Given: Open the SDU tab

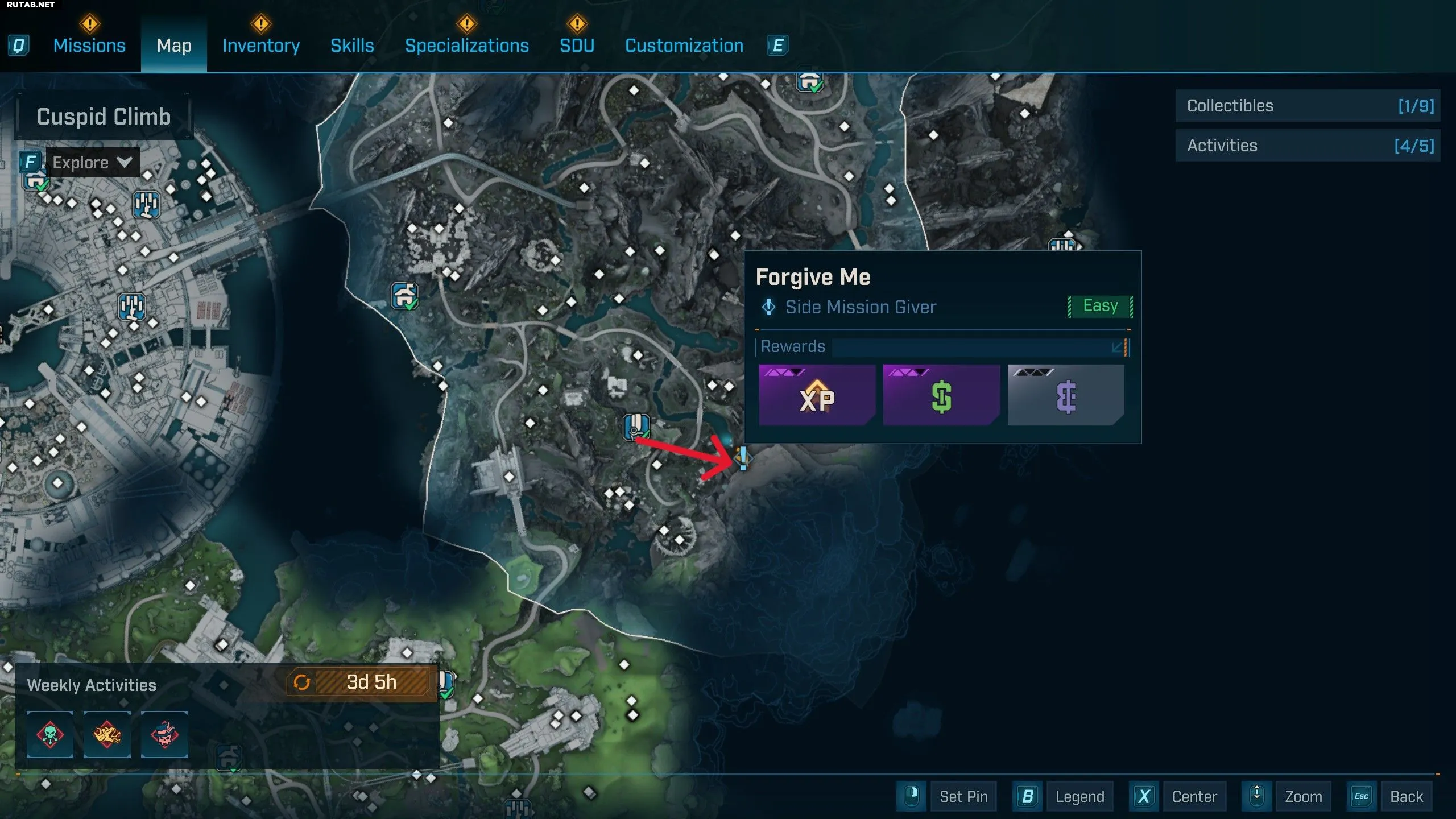Looking at the screenshot, I should tap(577, 45).
